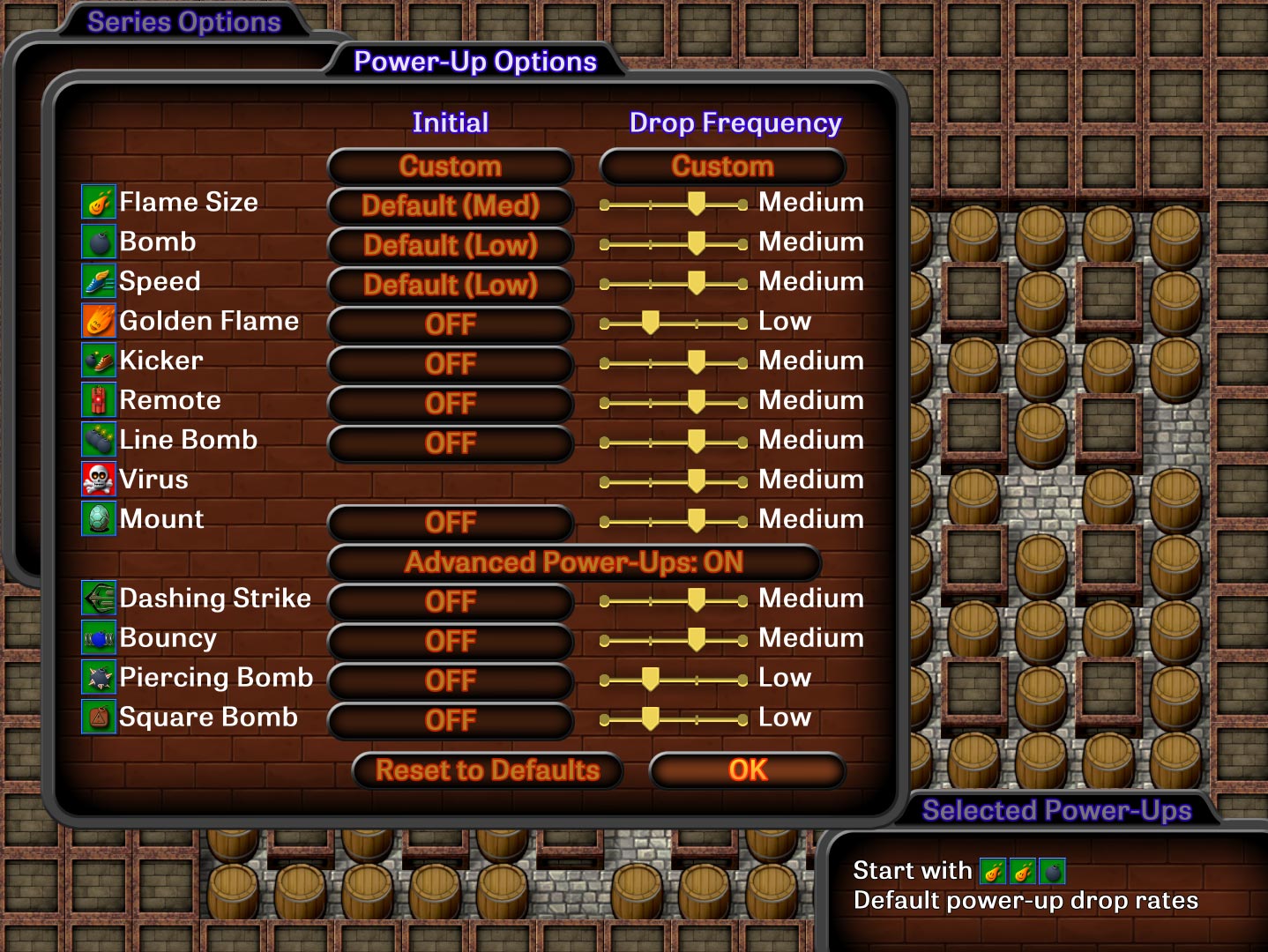Toggle Remote initial OFF button
Image resolution: width=1268 pixels, height=952 pixels.
tap(451, 404)
